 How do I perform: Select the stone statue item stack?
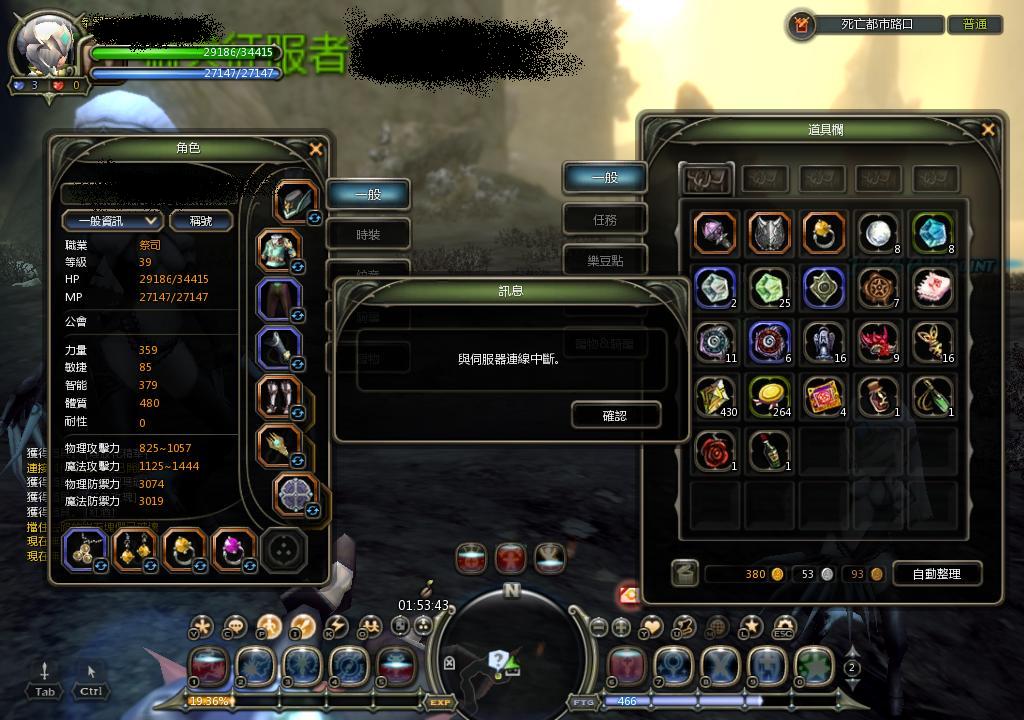pos(824,342)
